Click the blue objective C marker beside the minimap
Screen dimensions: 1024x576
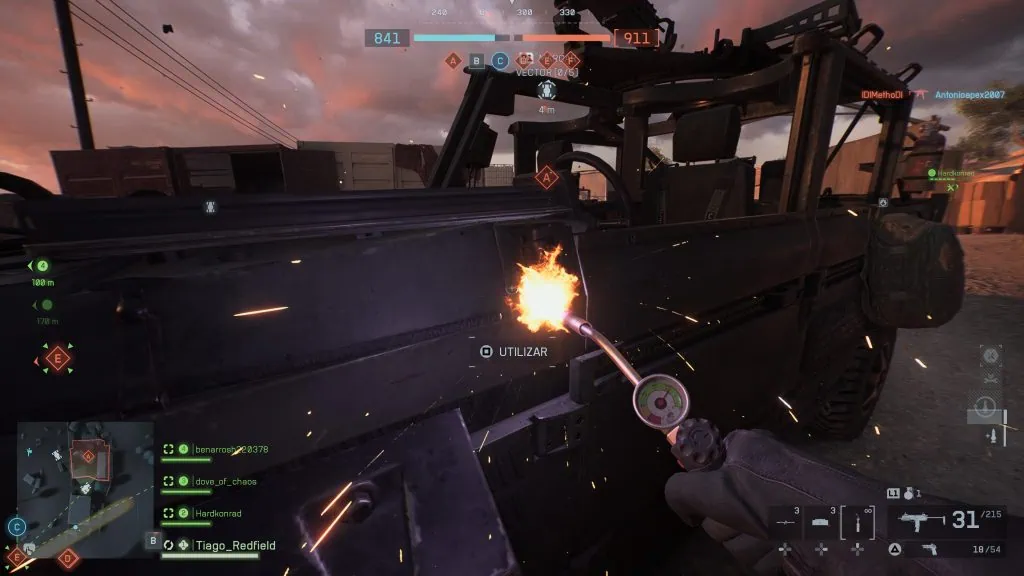click(16, 527)
